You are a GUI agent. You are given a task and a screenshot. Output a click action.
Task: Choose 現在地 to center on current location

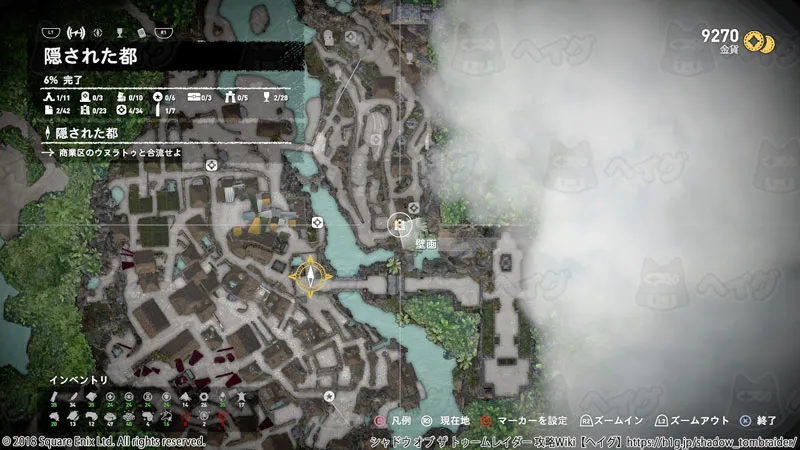[x=440, y=423]
